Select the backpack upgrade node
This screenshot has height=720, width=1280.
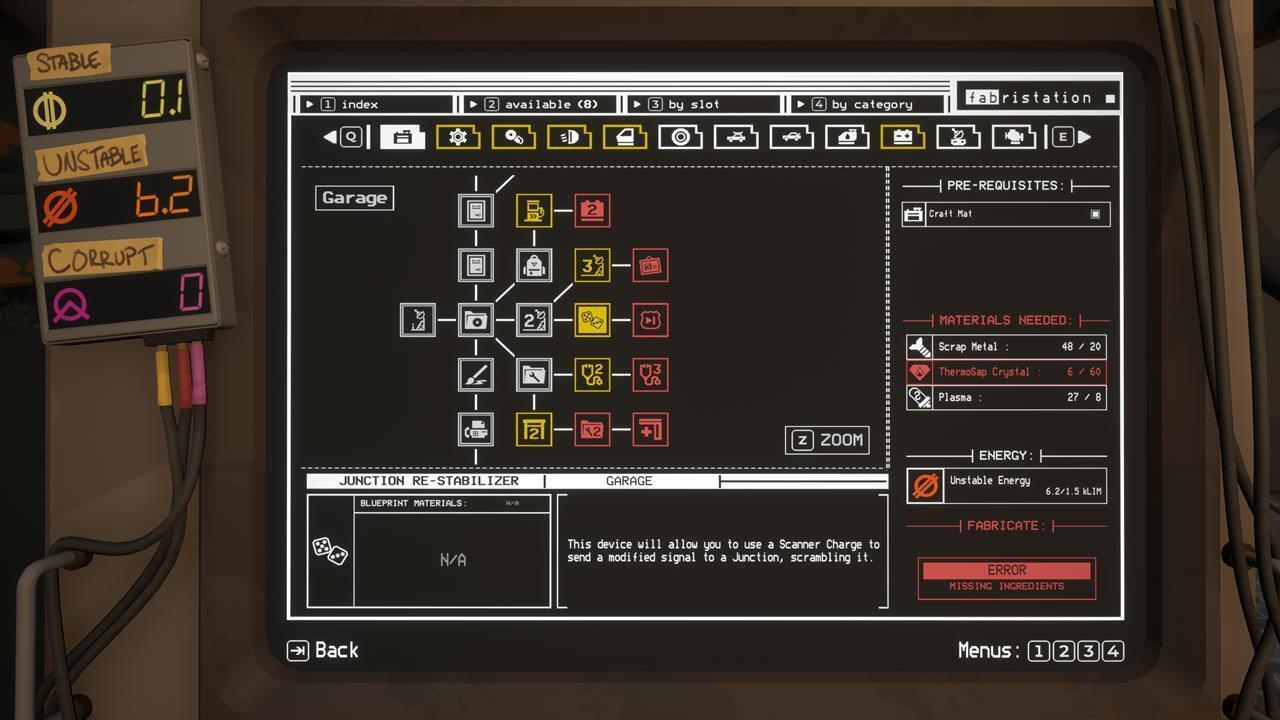coord(533,264)
